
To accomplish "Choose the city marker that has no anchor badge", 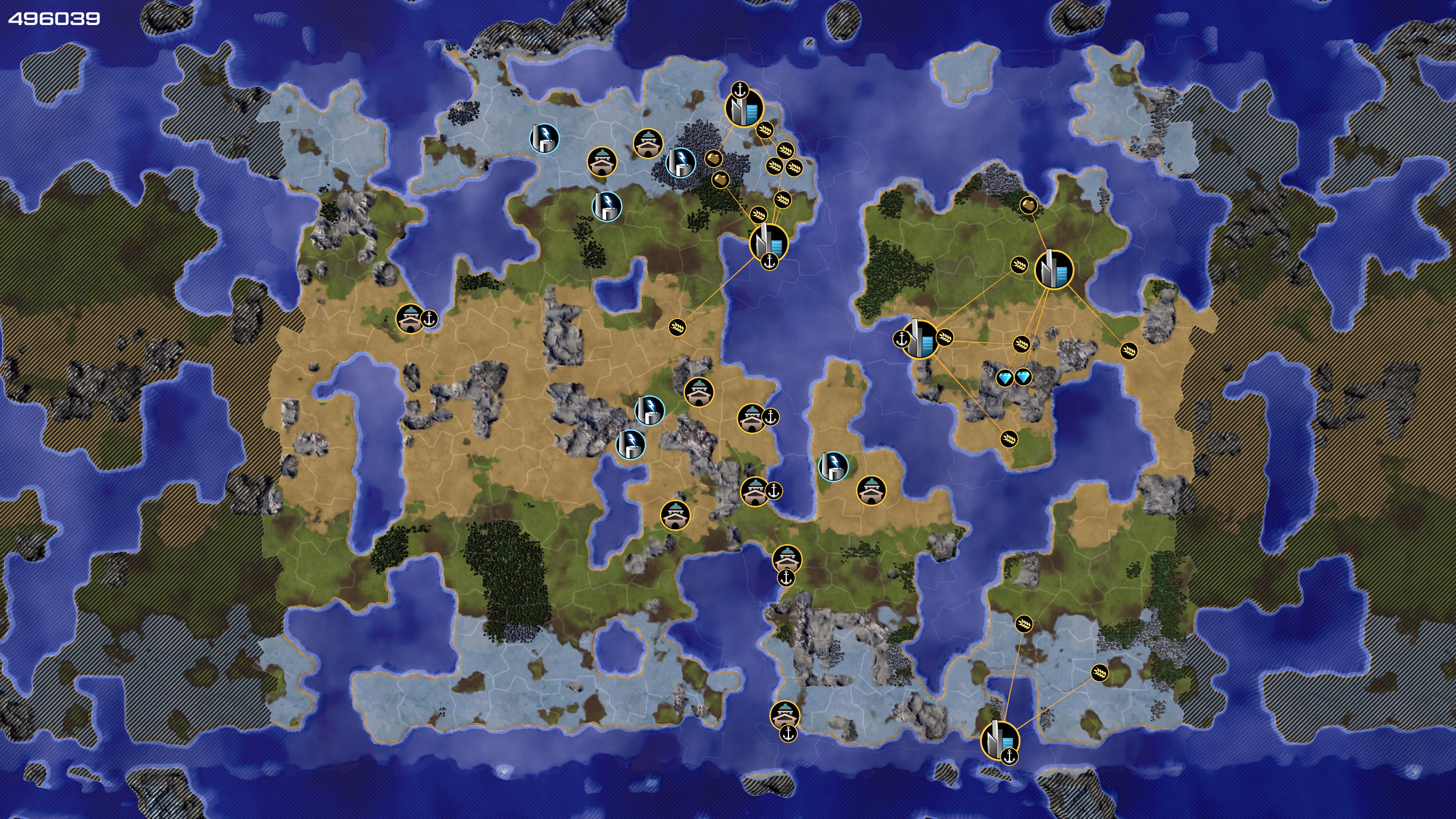I will 1054,270.
